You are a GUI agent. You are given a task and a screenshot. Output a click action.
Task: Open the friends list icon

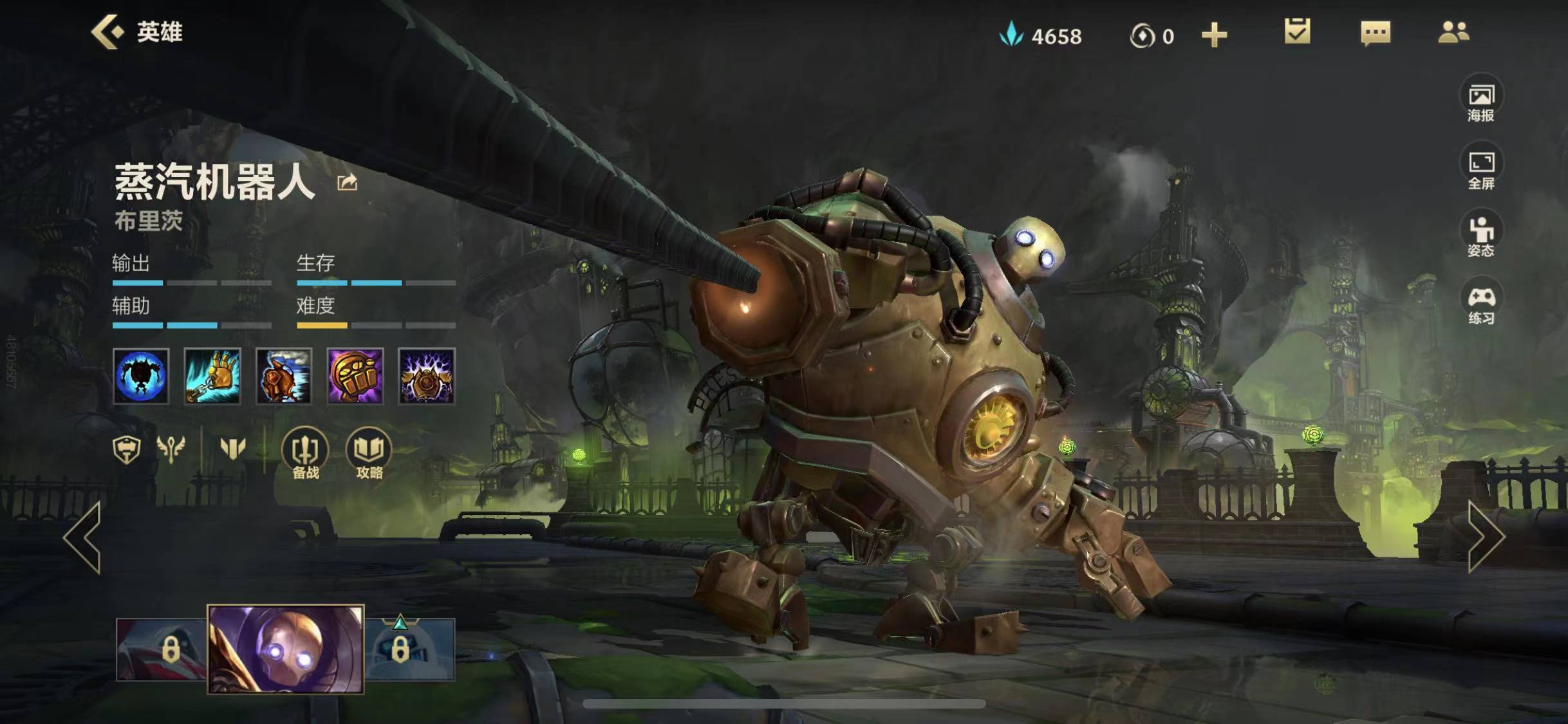tap(1453, 32)
